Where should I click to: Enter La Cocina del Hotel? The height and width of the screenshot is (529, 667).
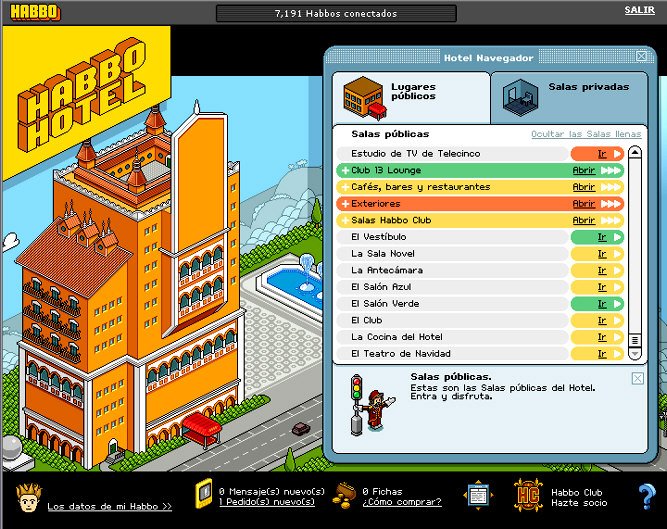pos(602,337)
